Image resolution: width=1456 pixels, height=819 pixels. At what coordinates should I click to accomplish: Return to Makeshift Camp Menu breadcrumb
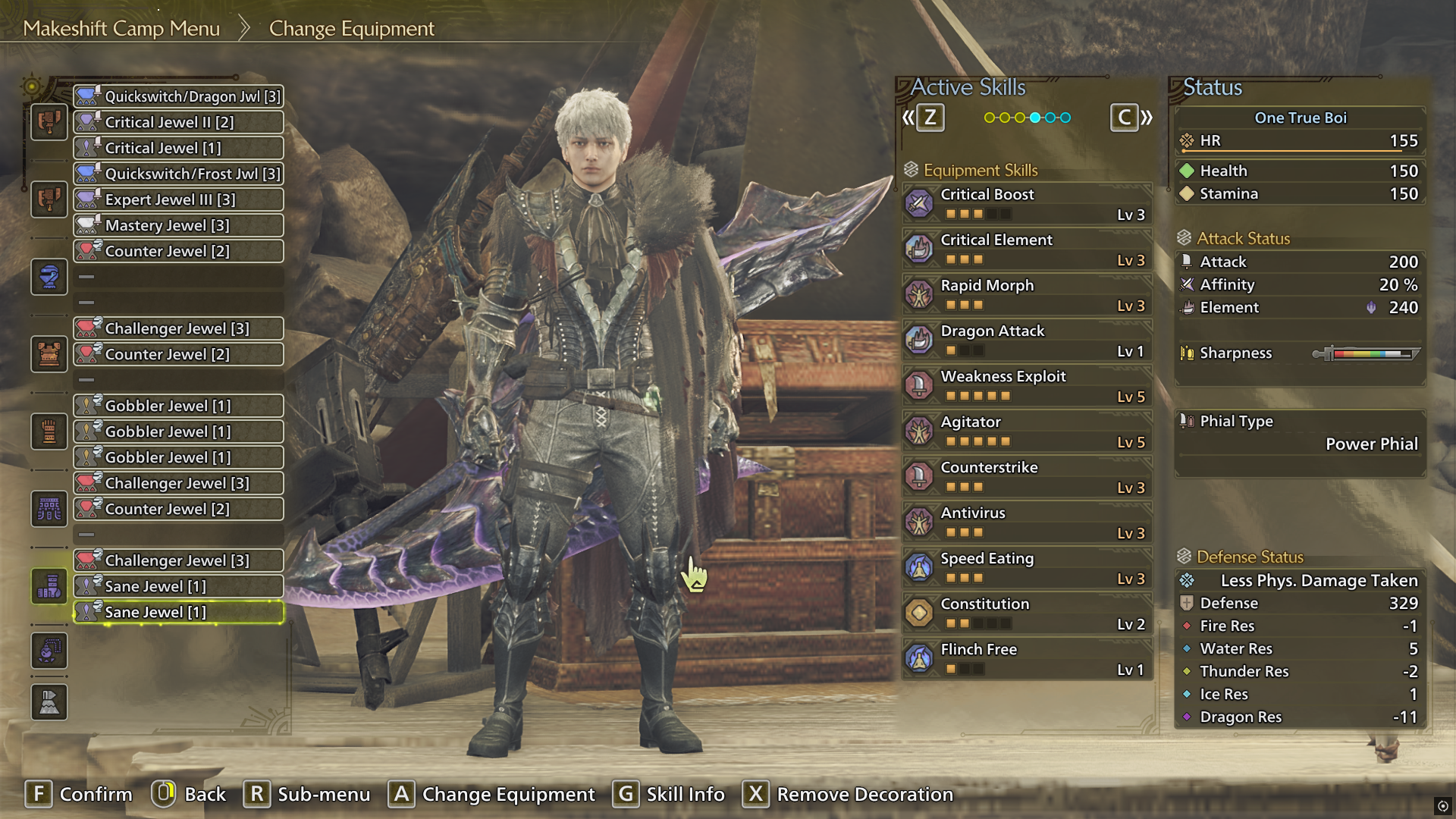(121, 29)
